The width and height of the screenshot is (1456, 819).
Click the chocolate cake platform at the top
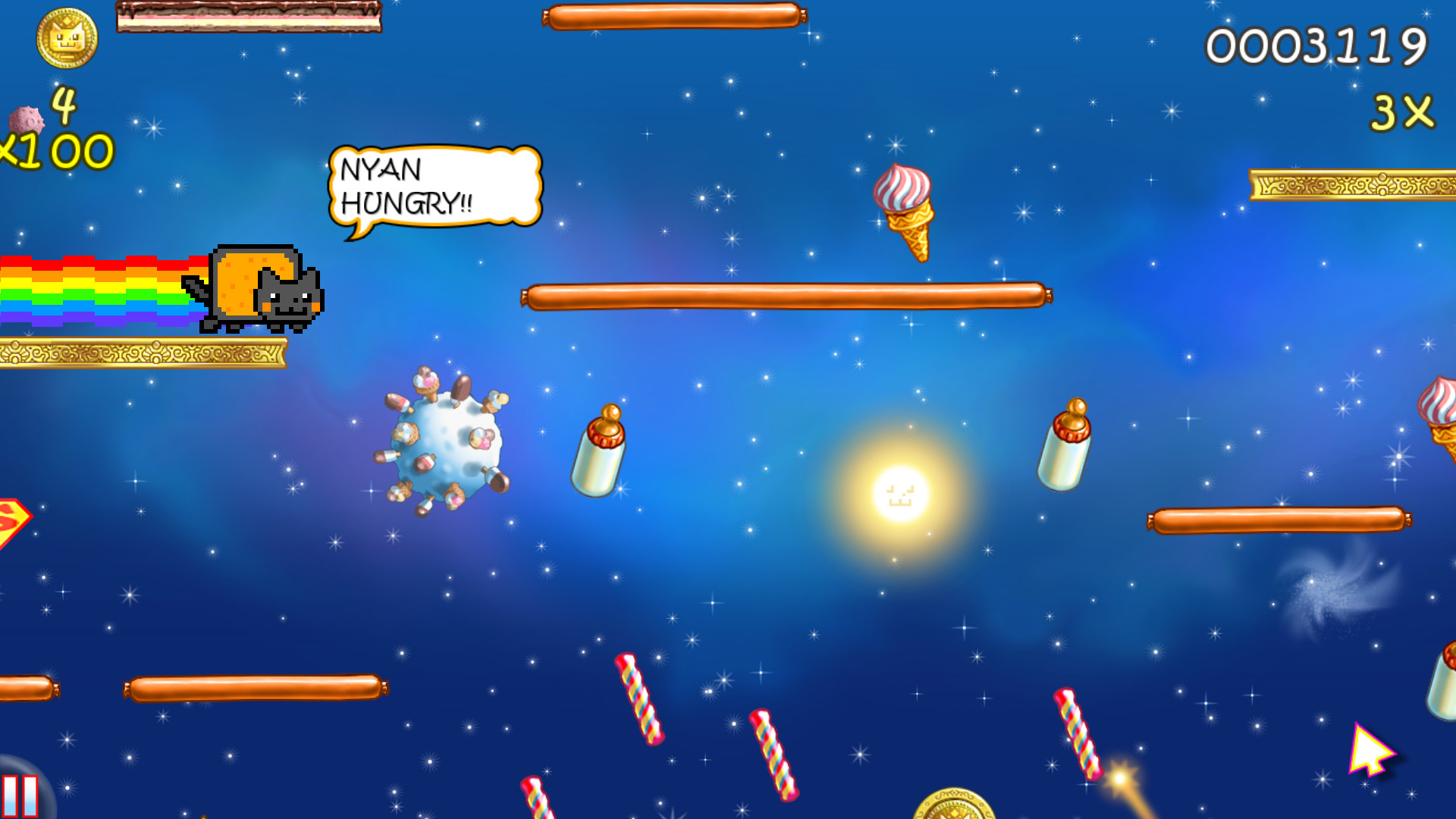[250, 15]
